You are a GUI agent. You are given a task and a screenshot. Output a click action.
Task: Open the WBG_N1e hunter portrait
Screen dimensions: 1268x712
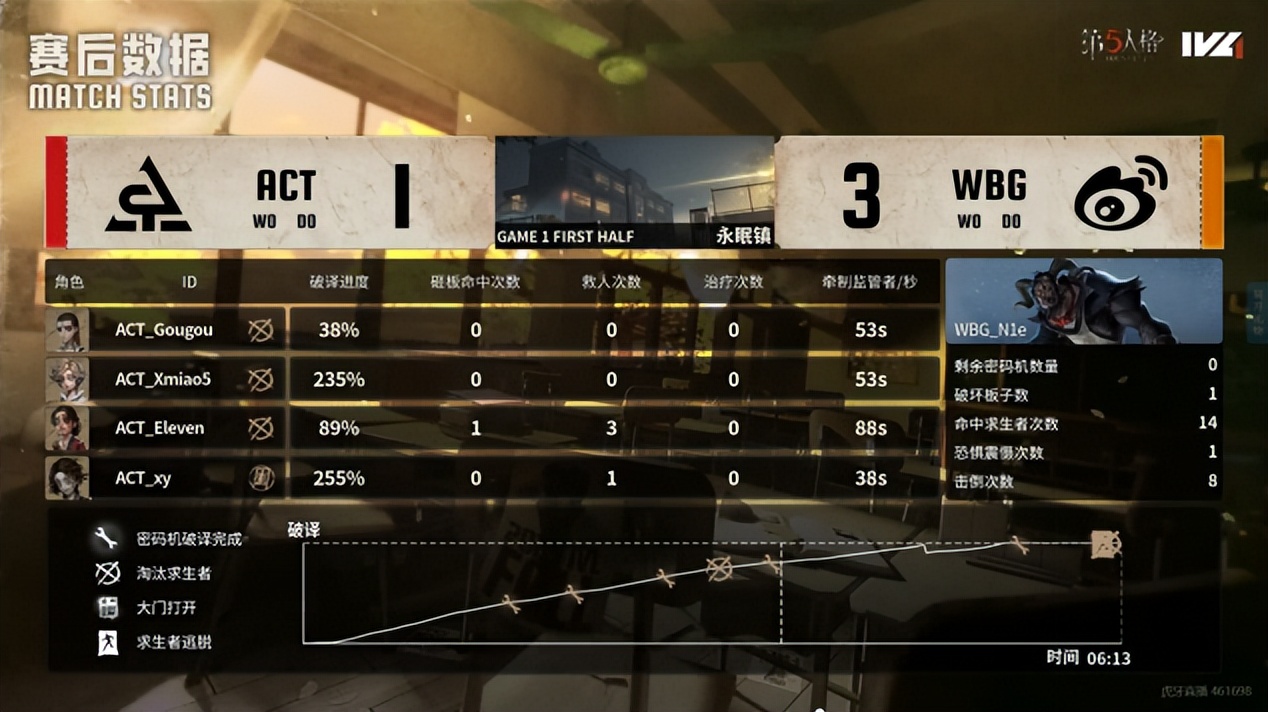[1083, 301]
